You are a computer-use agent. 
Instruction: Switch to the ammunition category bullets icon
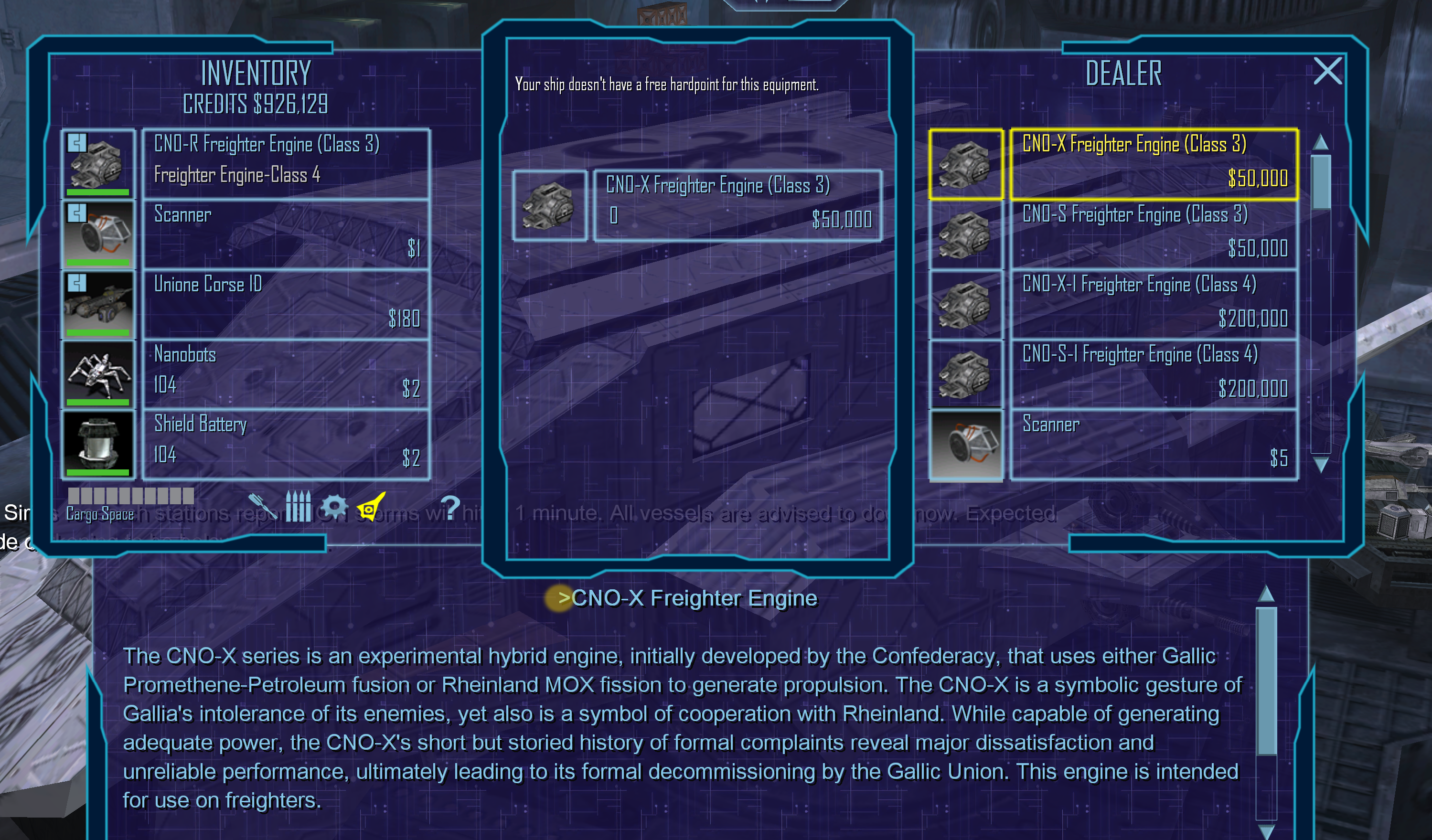(298, 505)
